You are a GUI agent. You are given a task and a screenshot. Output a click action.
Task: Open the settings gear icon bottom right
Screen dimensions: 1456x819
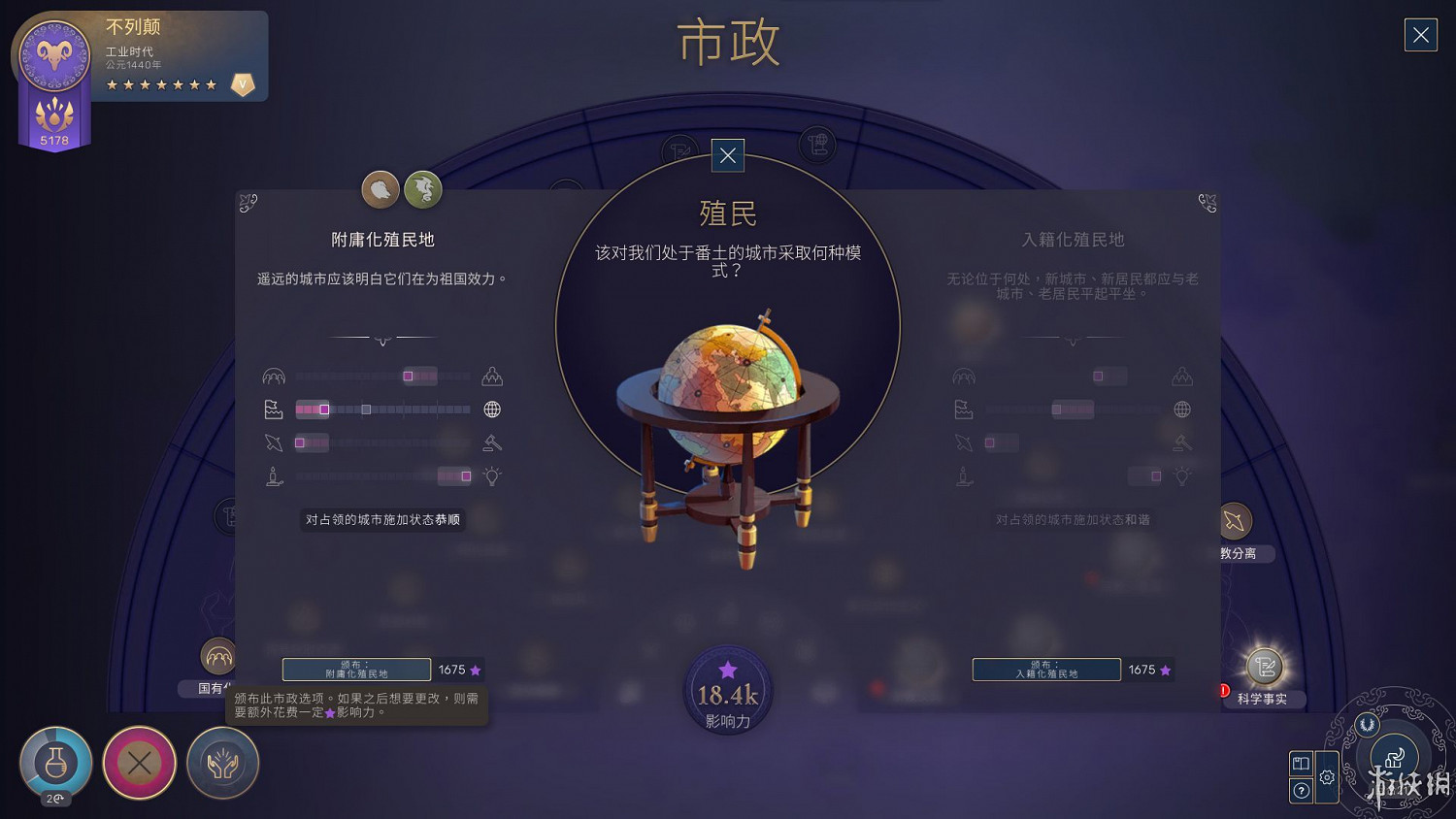[x=1326, y=777]
